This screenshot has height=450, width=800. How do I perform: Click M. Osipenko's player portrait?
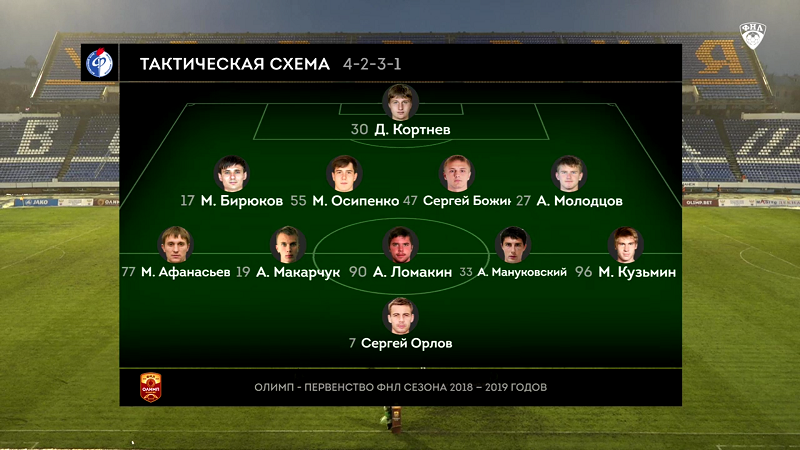click(x=345, y=173)
